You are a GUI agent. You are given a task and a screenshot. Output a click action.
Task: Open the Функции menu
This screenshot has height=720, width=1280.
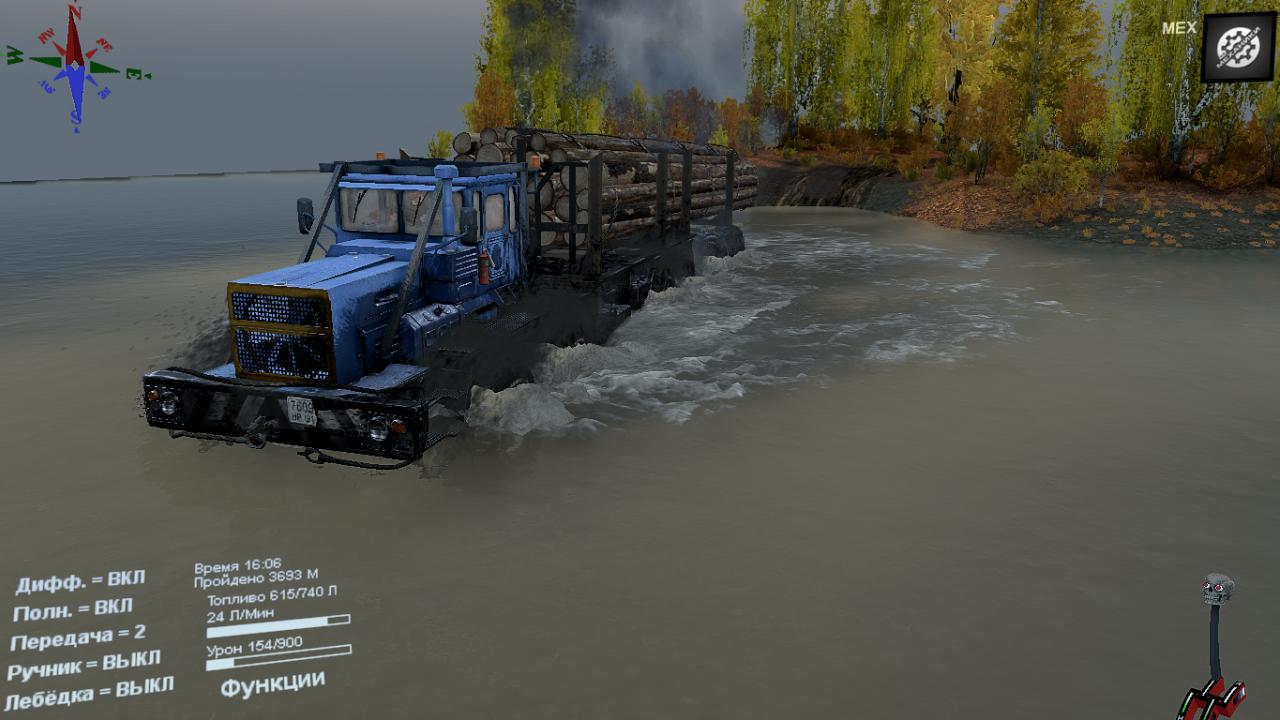tap(272, 684)
